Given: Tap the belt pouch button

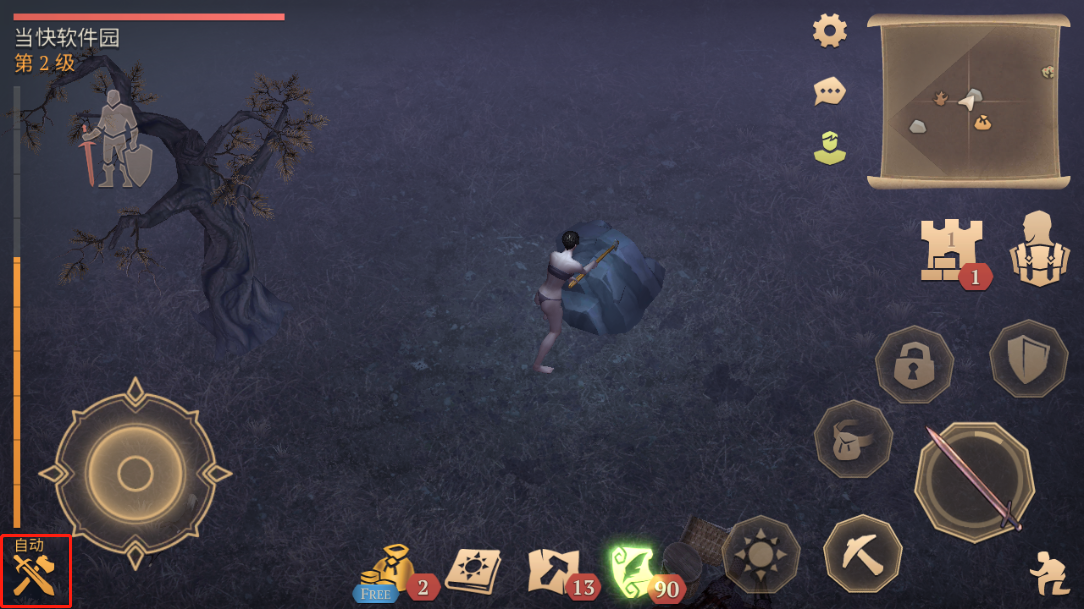Looking at the screenshot, I should point(853,439).
